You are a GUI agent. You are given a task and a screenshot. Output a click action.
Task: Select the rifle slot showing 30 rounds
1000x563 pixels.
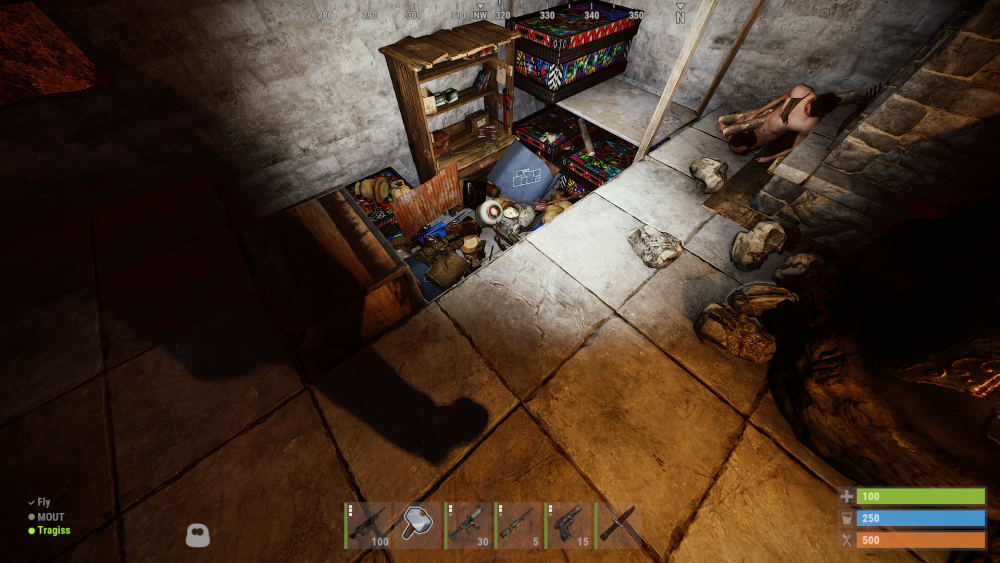point(468,525)
